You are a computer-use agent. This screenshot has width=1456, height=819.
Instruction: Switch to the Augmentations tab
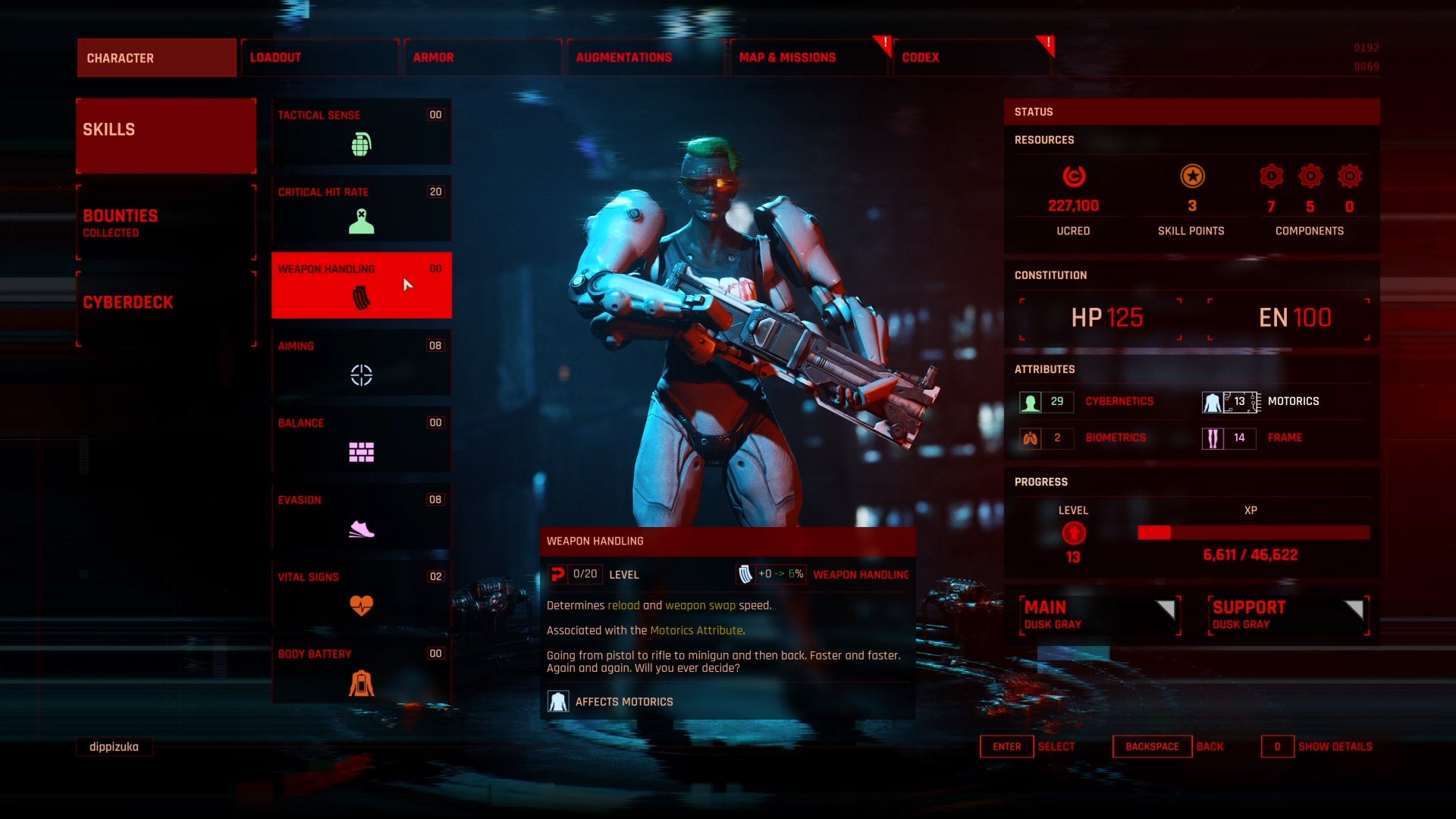[645, 57]
